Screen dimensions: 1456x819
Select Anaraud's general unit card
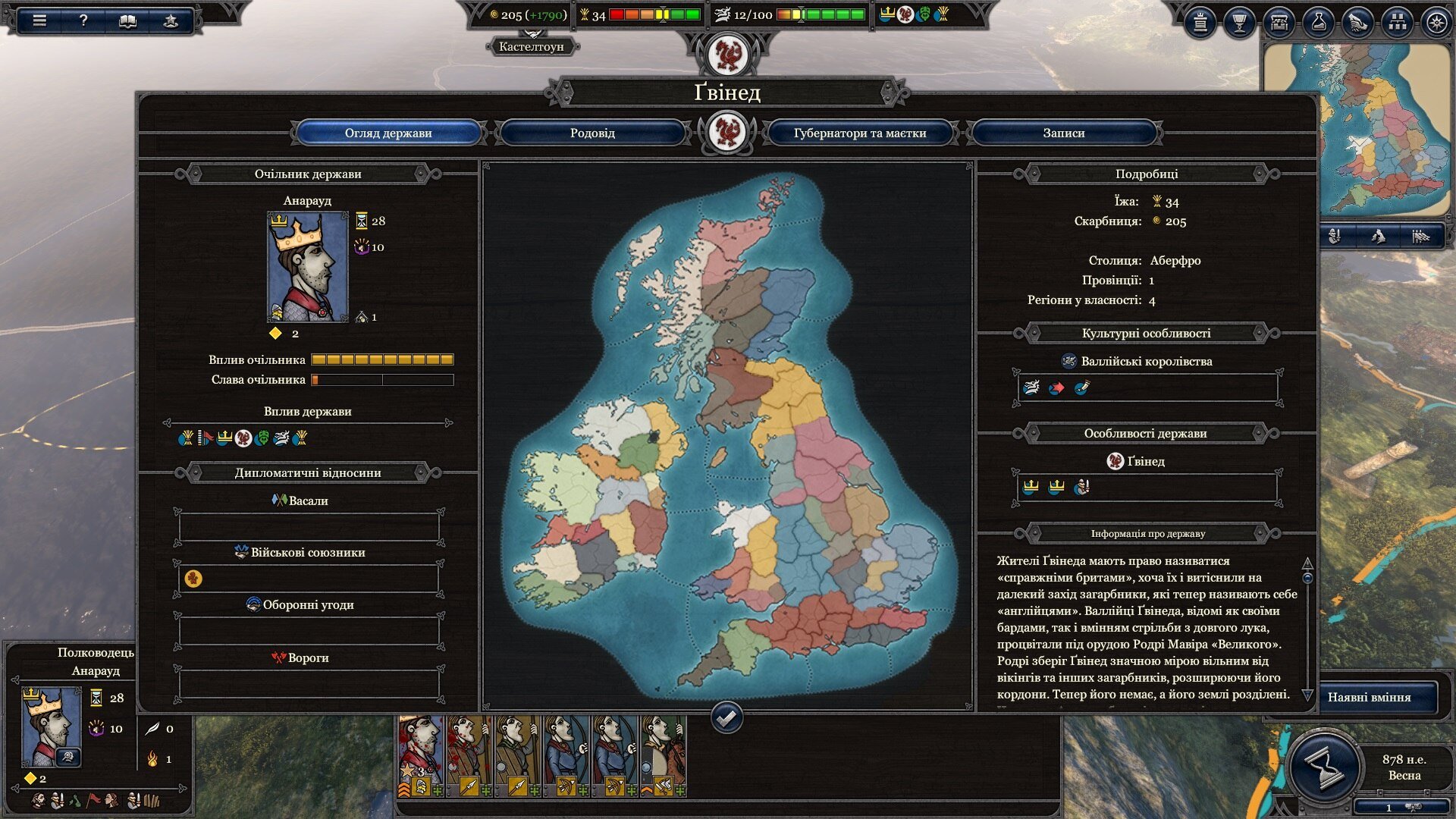point(421,756)
